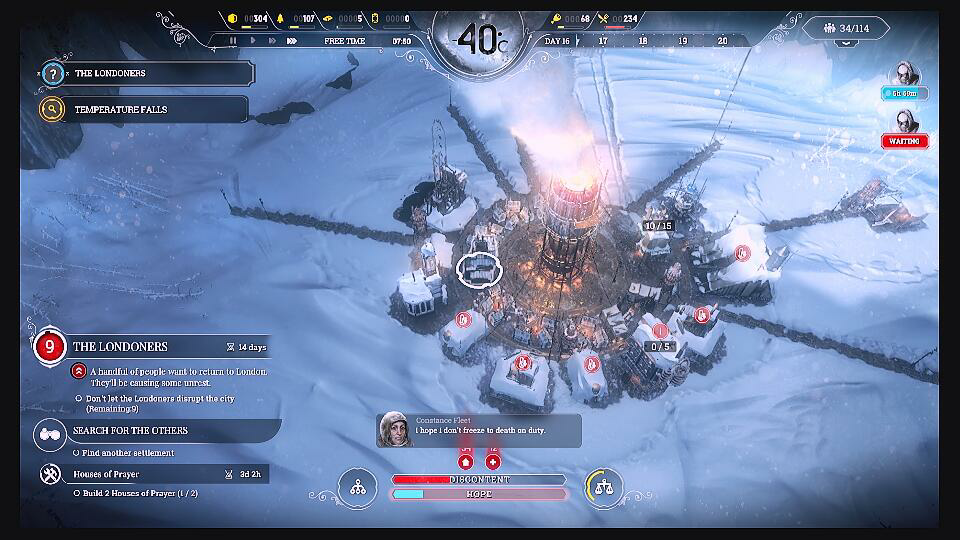Viewport: 960px width, 540px height.
Task: Open the Book of Laws scales button
Action: (x=603, y=487)
